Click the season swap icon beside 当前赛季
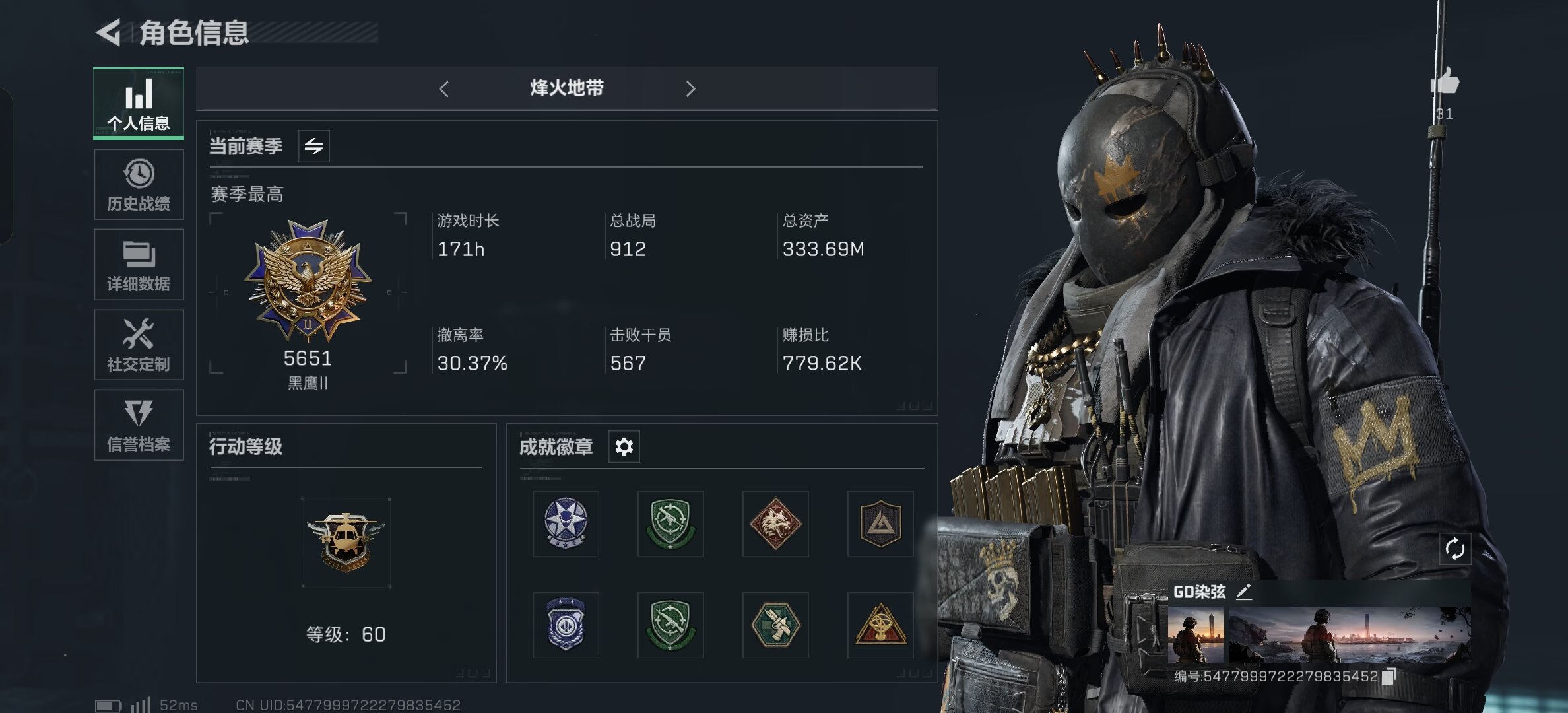The width and height of the screenshot is (1568, 713). 315,146
